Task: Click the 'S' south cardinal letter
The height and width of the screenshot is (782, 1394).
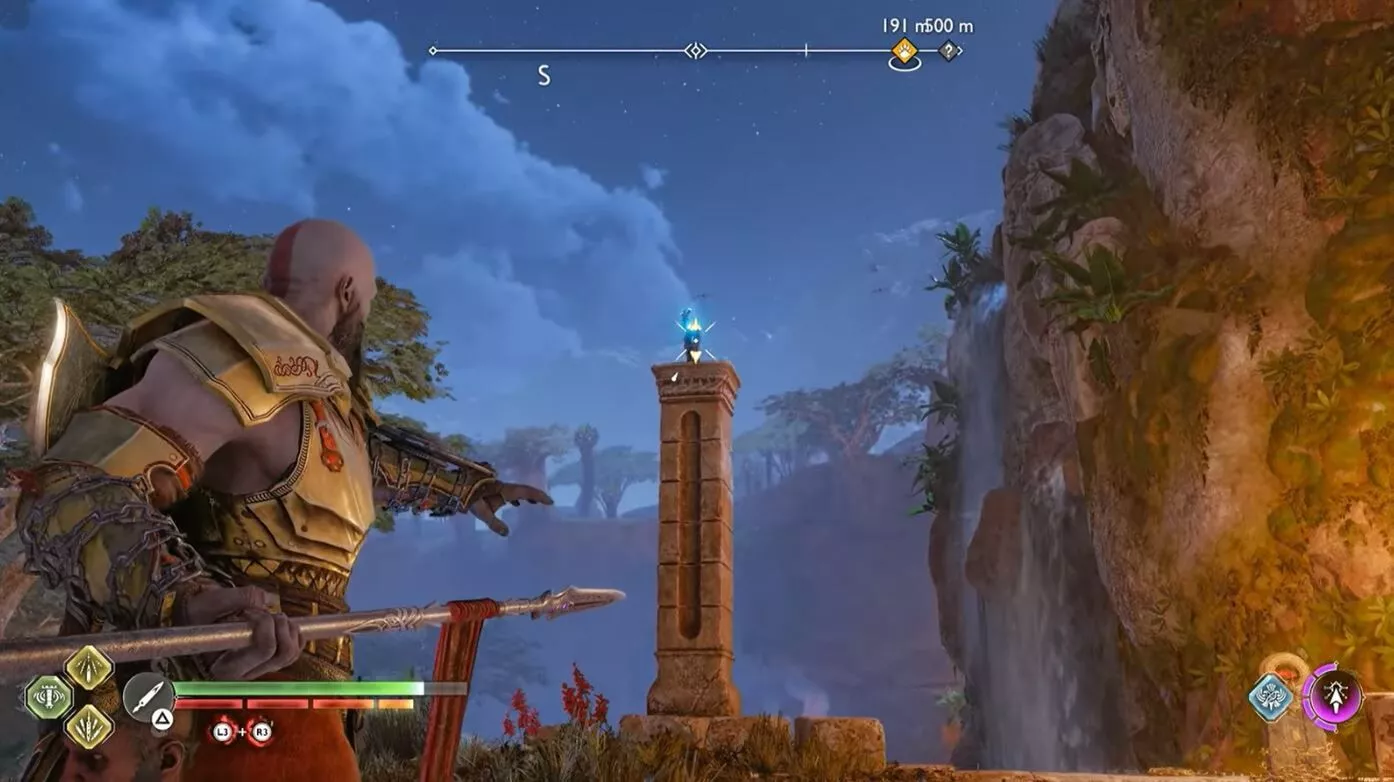Action: 543,74
